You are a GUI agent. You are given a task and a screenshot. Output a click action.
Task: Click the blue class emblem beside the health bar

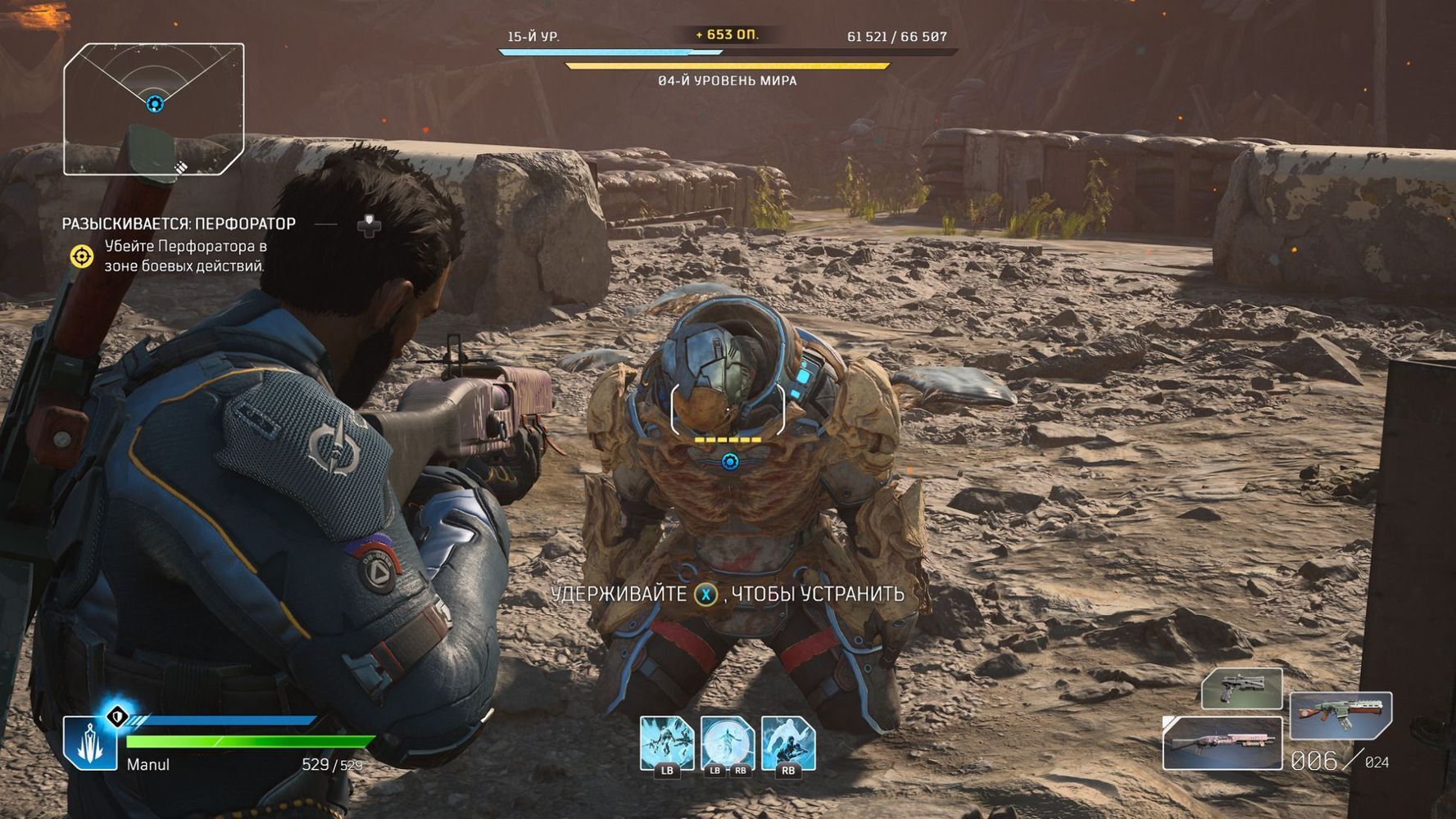[x=90, y=743]
